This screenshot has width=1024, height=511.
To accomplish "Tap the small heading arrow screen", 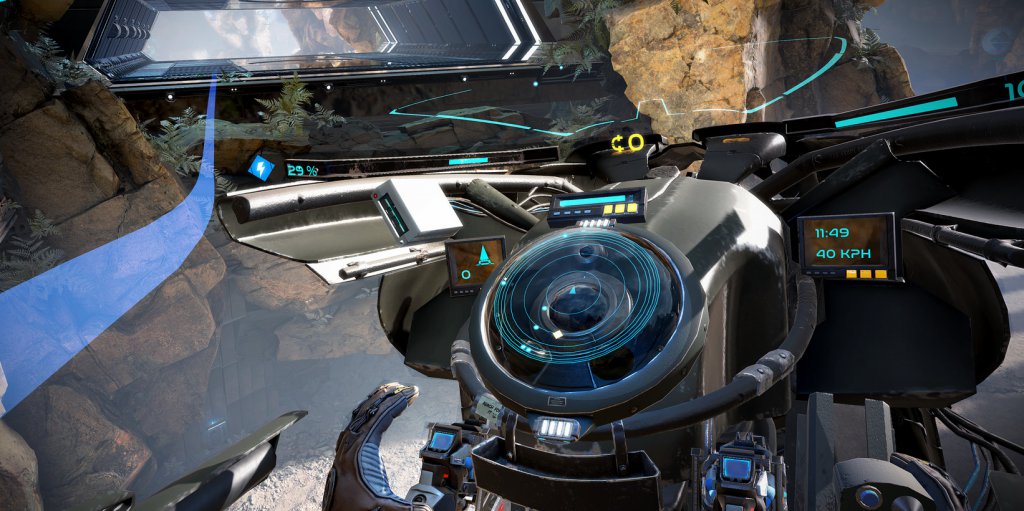I will coord(474,264).
